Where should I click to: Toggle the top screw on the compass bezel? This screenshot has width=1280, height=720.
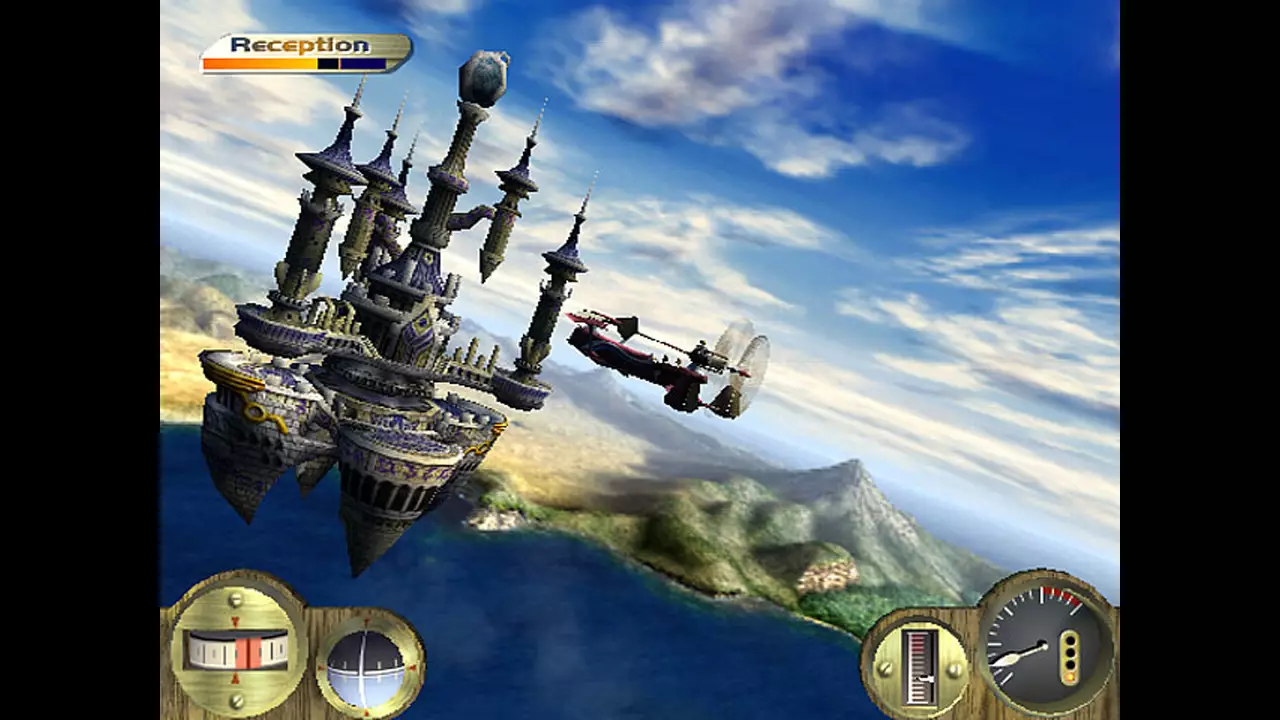pos(235,597)
